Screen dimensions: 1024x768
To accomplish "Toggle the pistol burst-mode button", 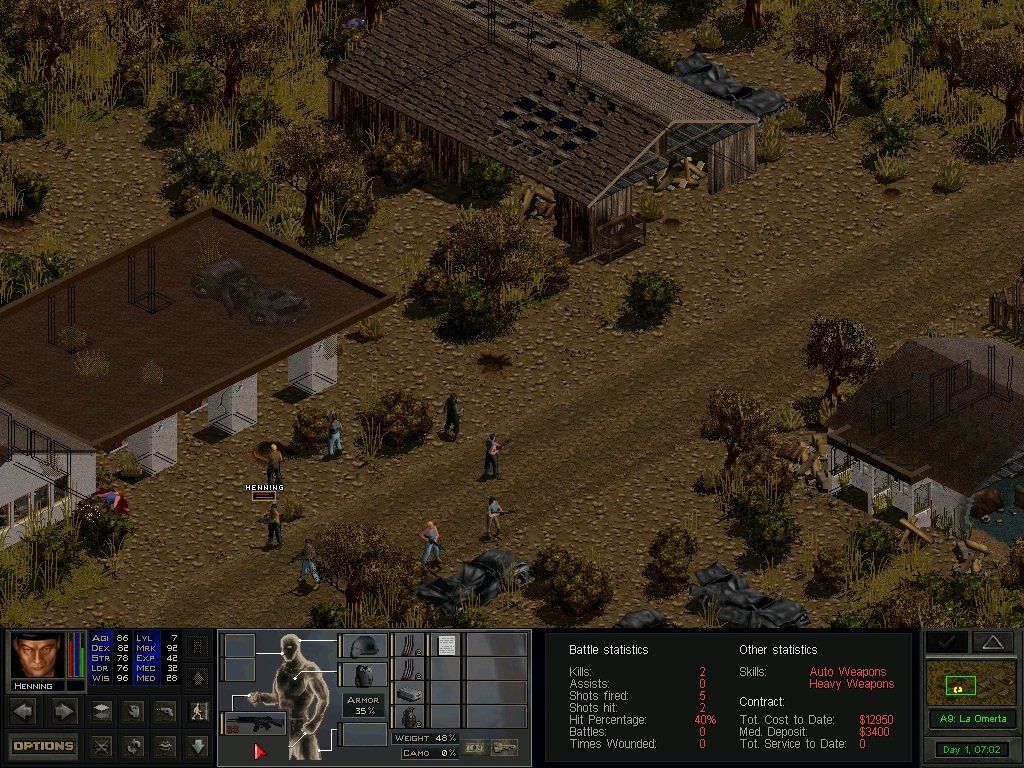I will (166, 711).
